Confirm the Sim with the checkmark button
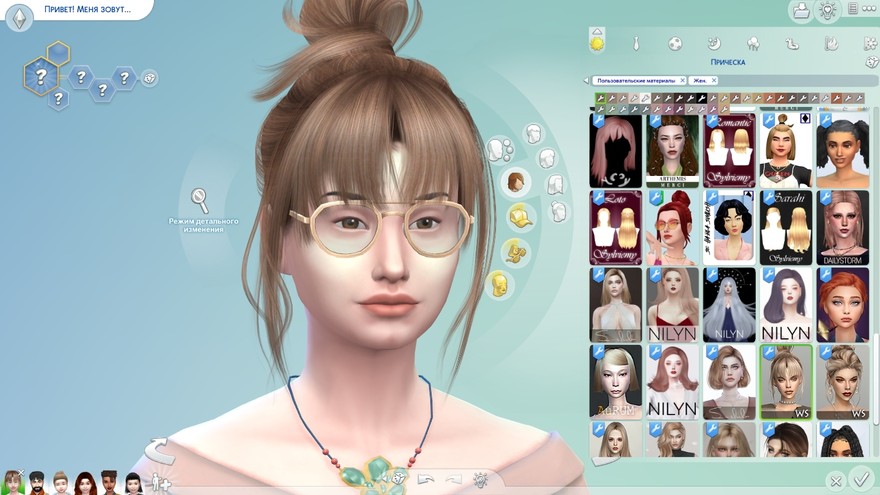880x495 pixels. pyautogui.click(x=860, y=479)
